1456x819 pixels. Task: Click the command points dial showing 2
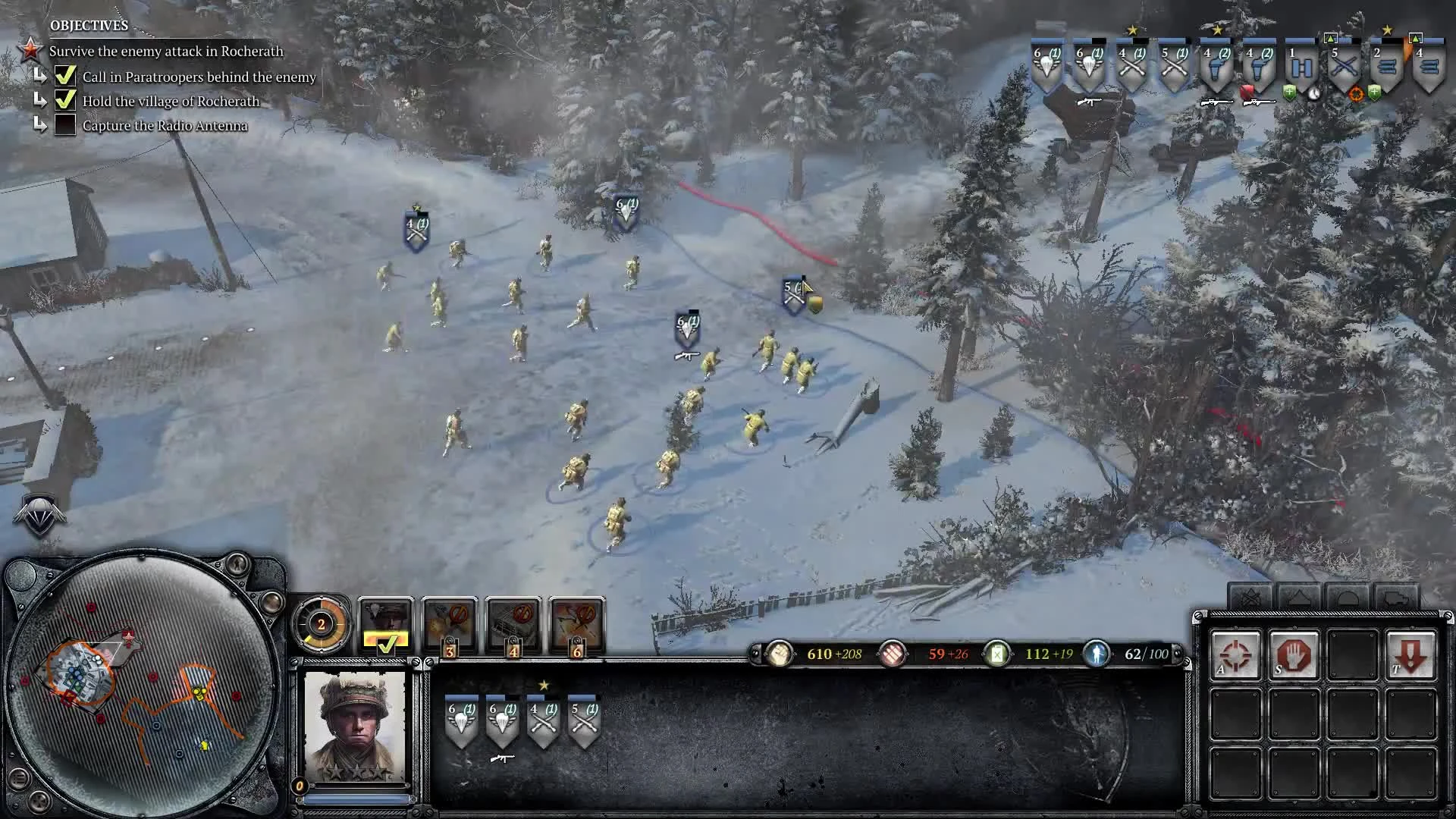[321, 624]
